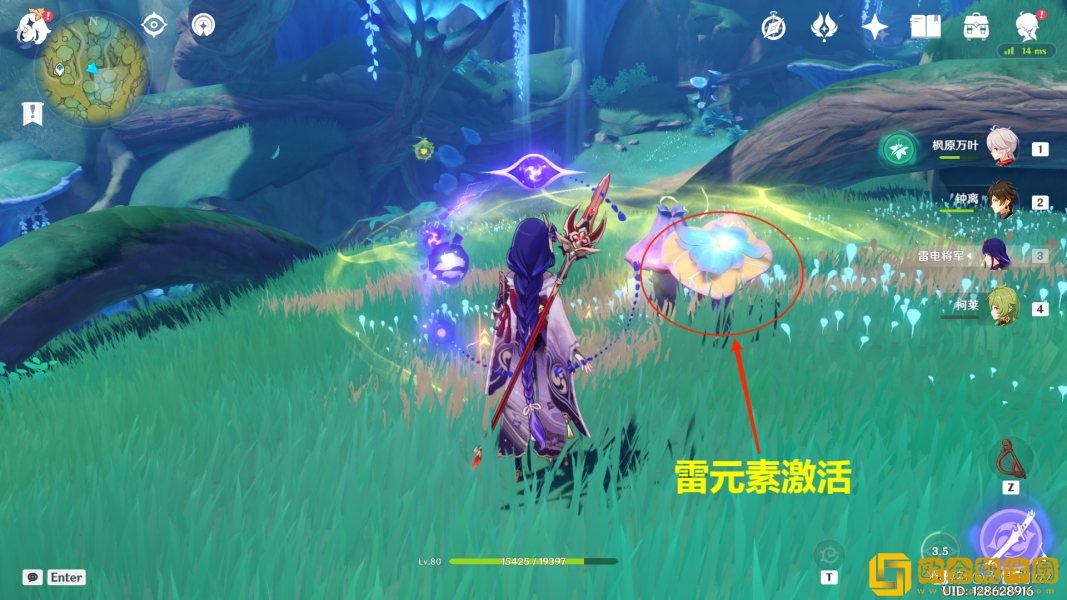Click the eye-shaped target icon beside the minimap

tap(154, 25)
